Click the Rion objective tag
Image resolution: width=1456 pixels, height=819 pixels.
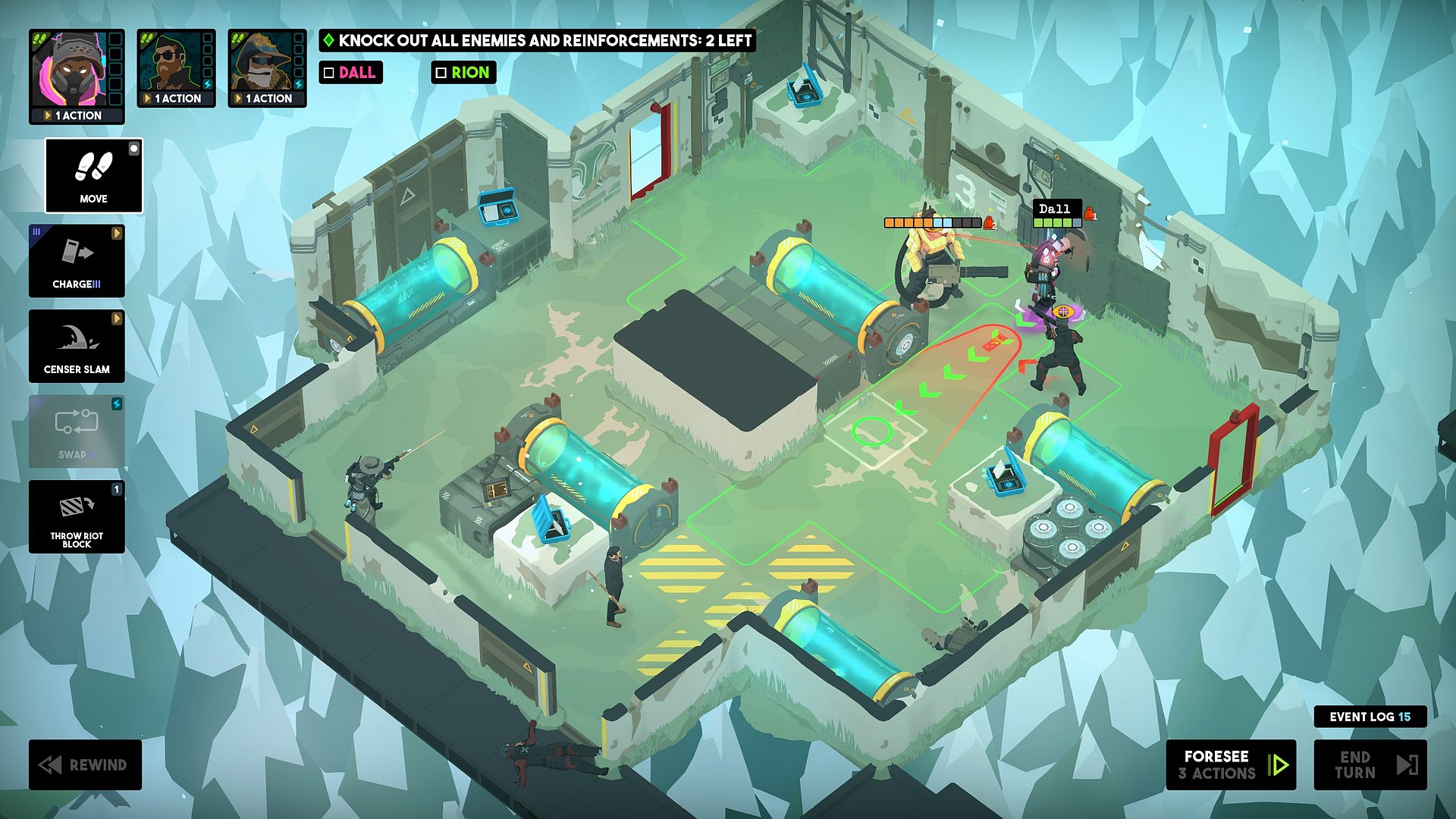(463, 73)
